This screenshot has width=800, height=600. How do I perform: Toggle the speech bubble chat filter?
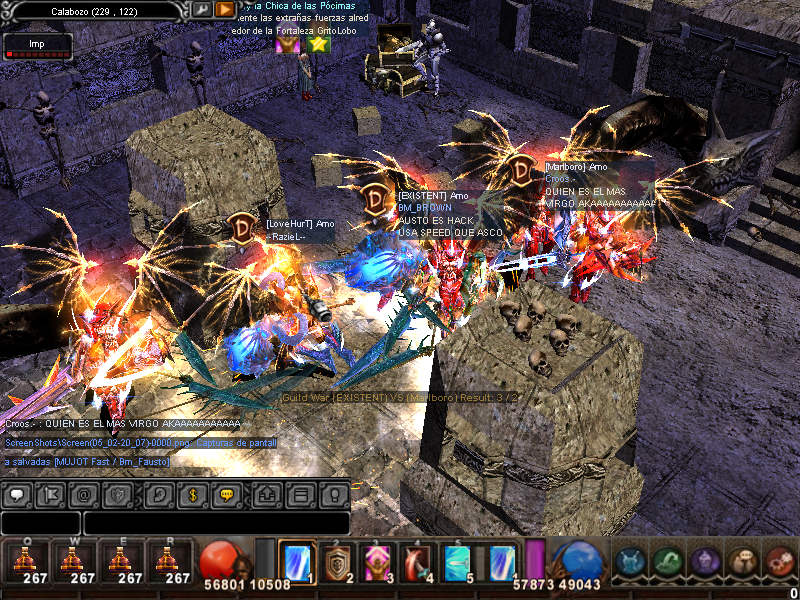pyautogui.click(x=17, y=494)
